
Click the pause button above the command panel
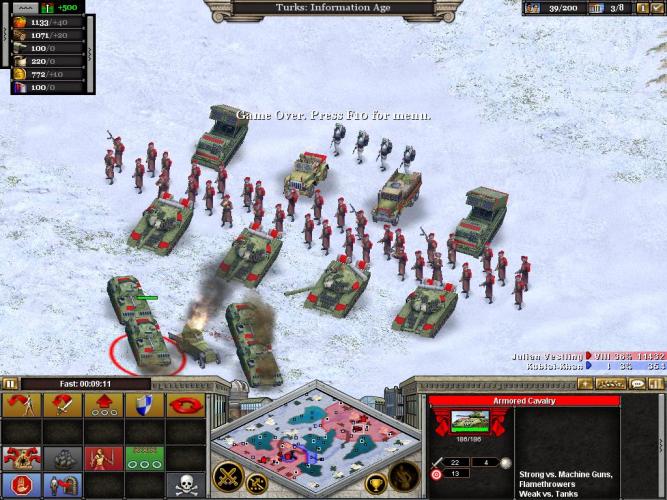[x=10, y=382]
